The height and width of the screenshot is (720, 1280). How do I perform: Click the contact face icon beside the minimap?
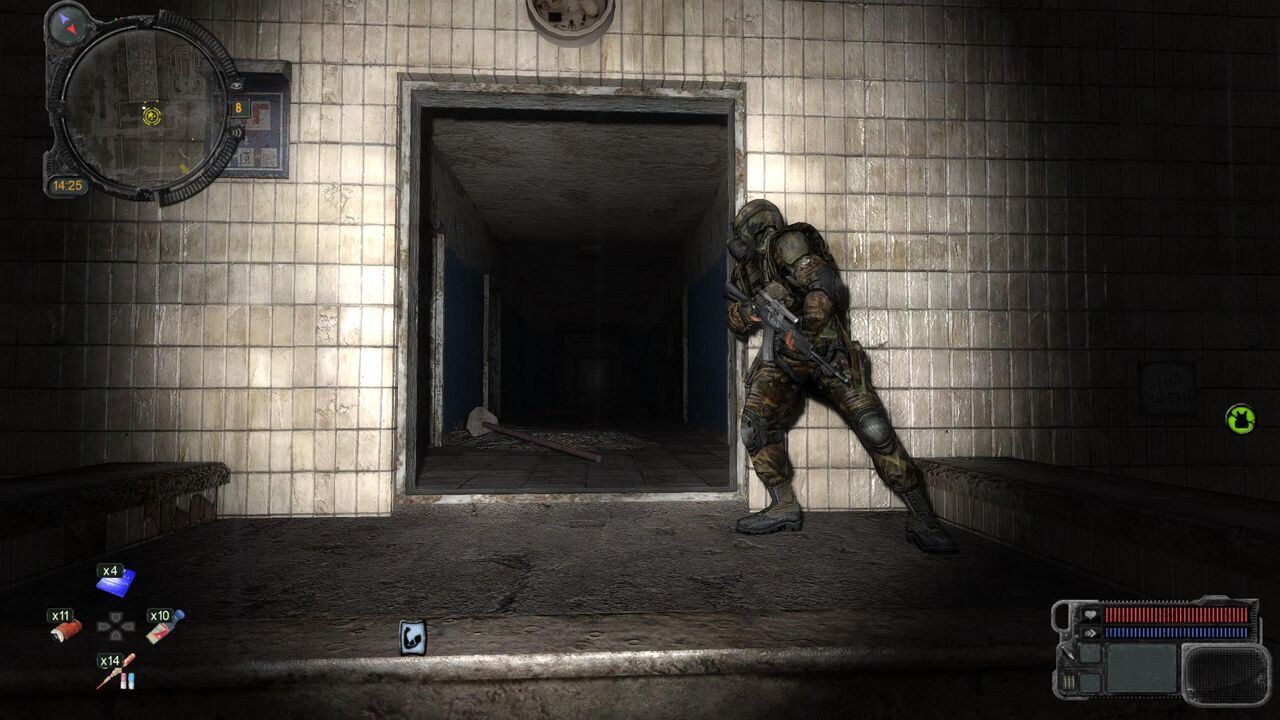coord(236,86)
